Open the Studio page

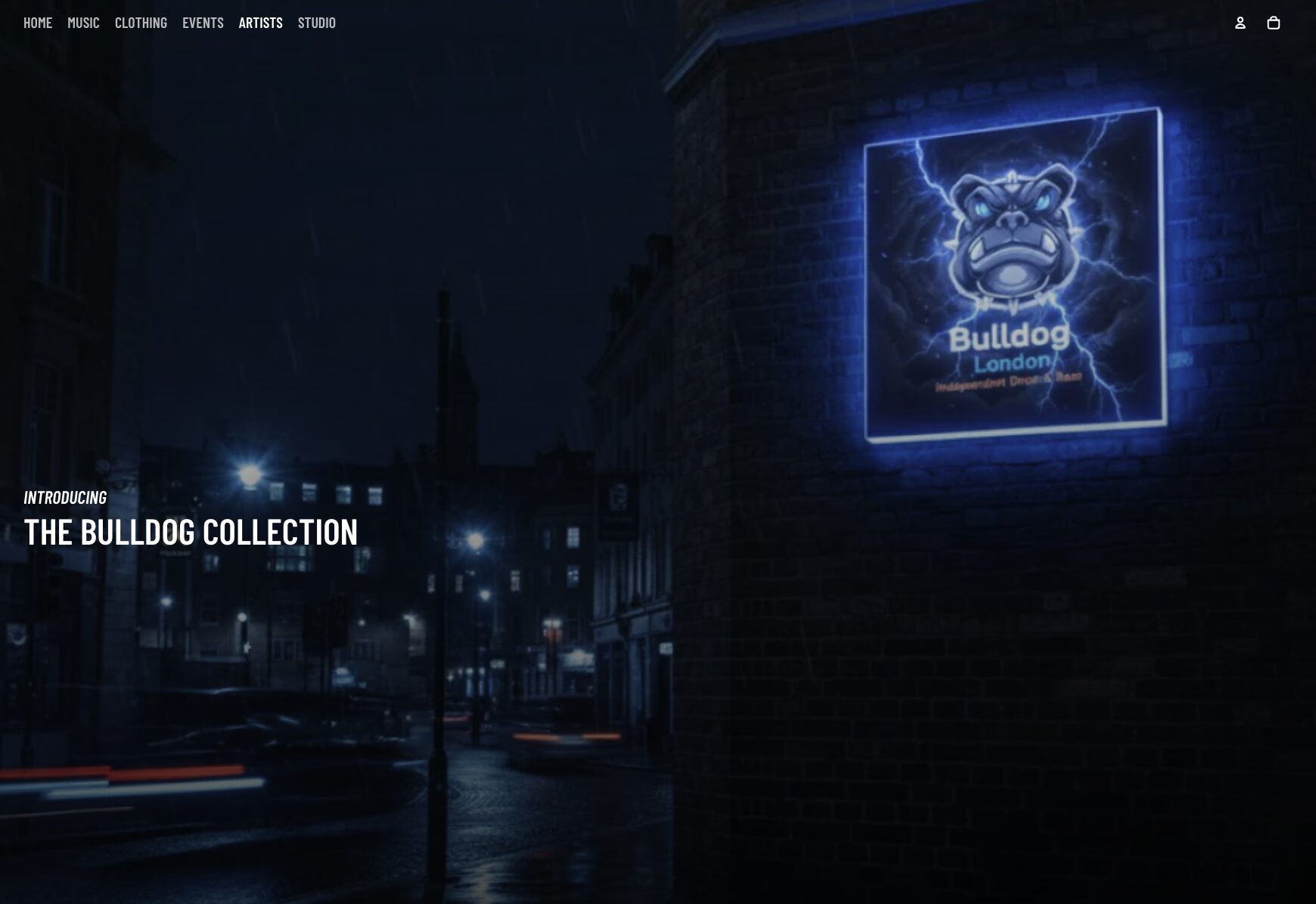[x=316, y=23]
